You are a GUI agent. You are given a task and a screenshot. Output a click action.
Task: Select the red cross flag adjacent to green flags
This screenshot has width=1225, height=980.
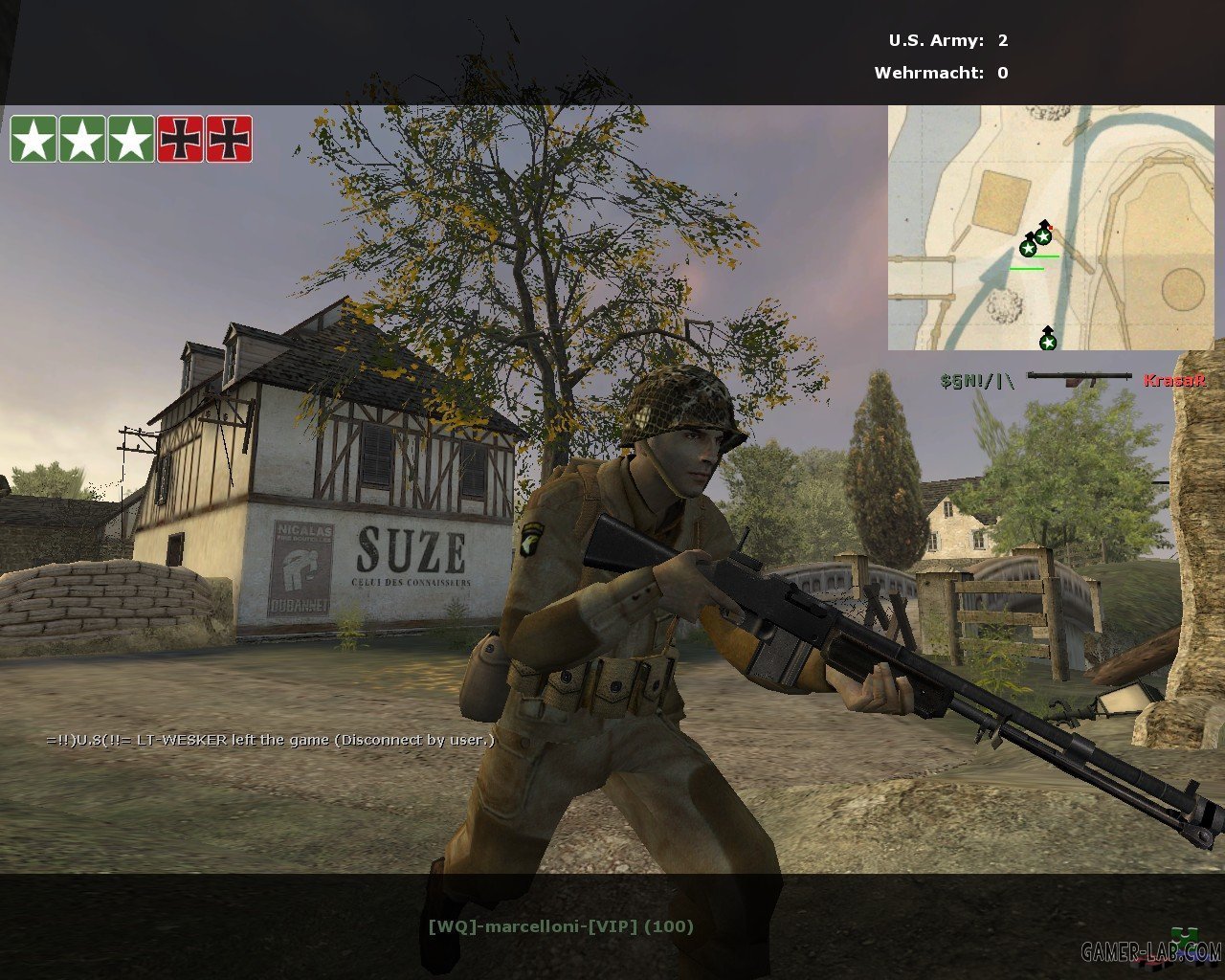(180, 139)
